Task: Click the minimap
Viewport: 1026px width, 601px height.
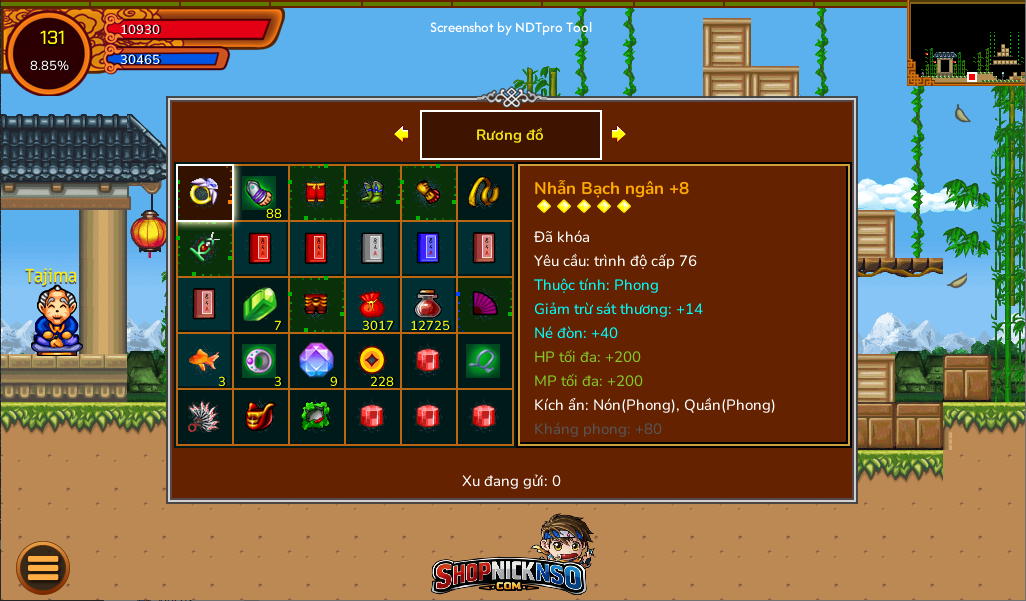Action: point(965,43)
